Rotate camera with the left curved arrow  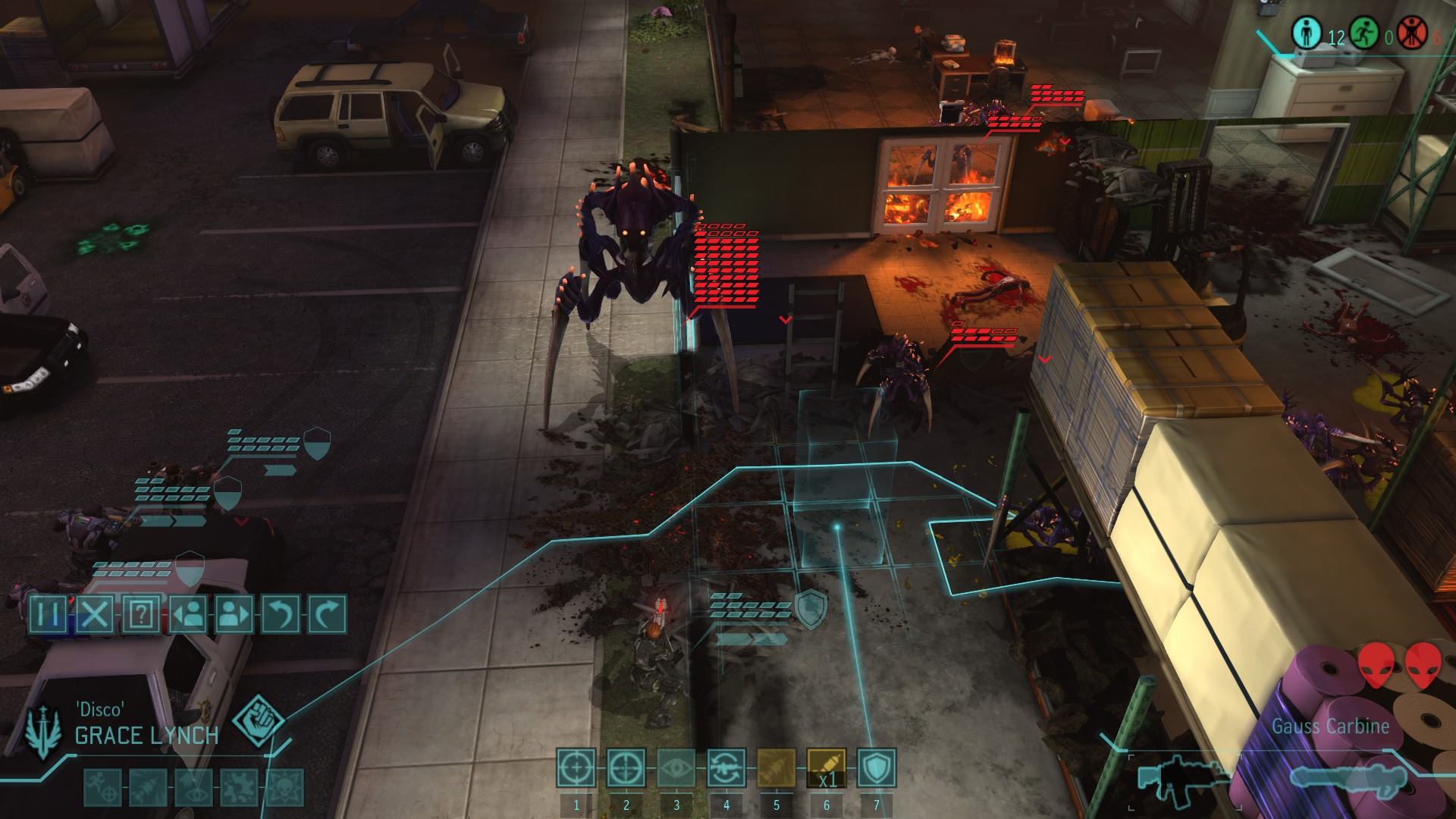(x=281, y=613)
